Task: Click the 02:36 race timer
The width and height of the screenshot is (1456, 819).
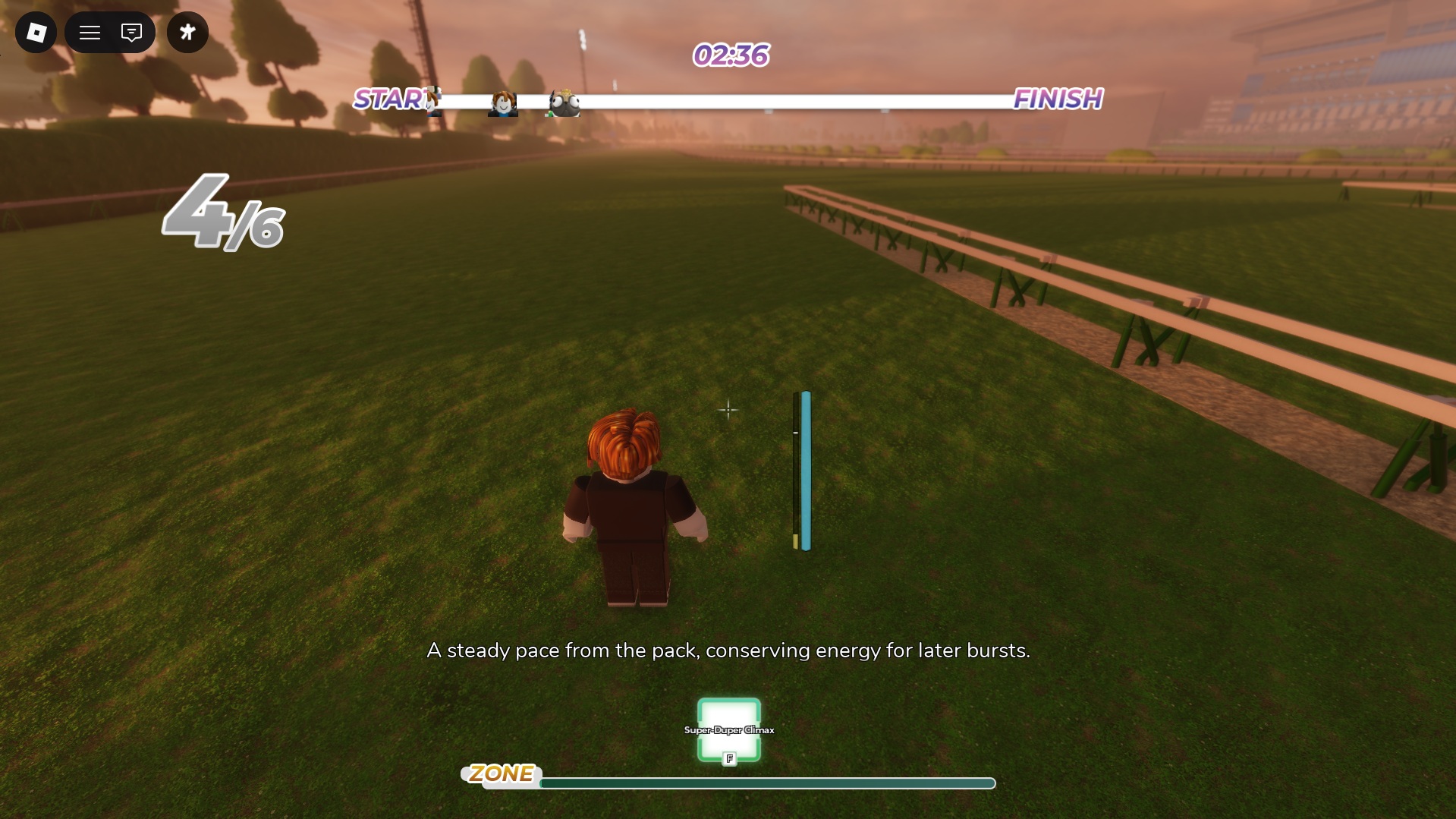Action: [x=728, y=55]
